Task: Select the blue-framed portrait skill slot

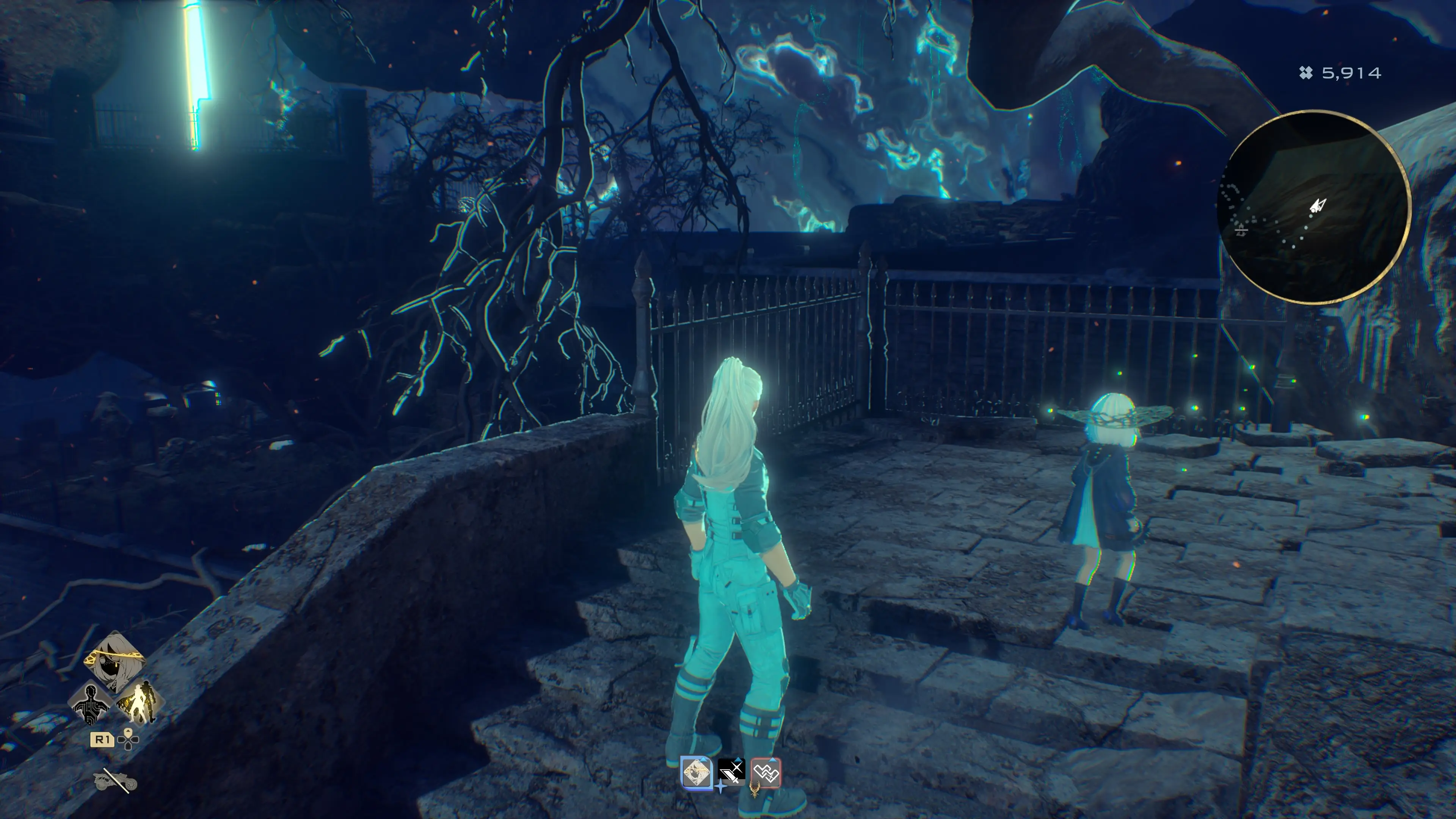Action: (x=697, y=773)
